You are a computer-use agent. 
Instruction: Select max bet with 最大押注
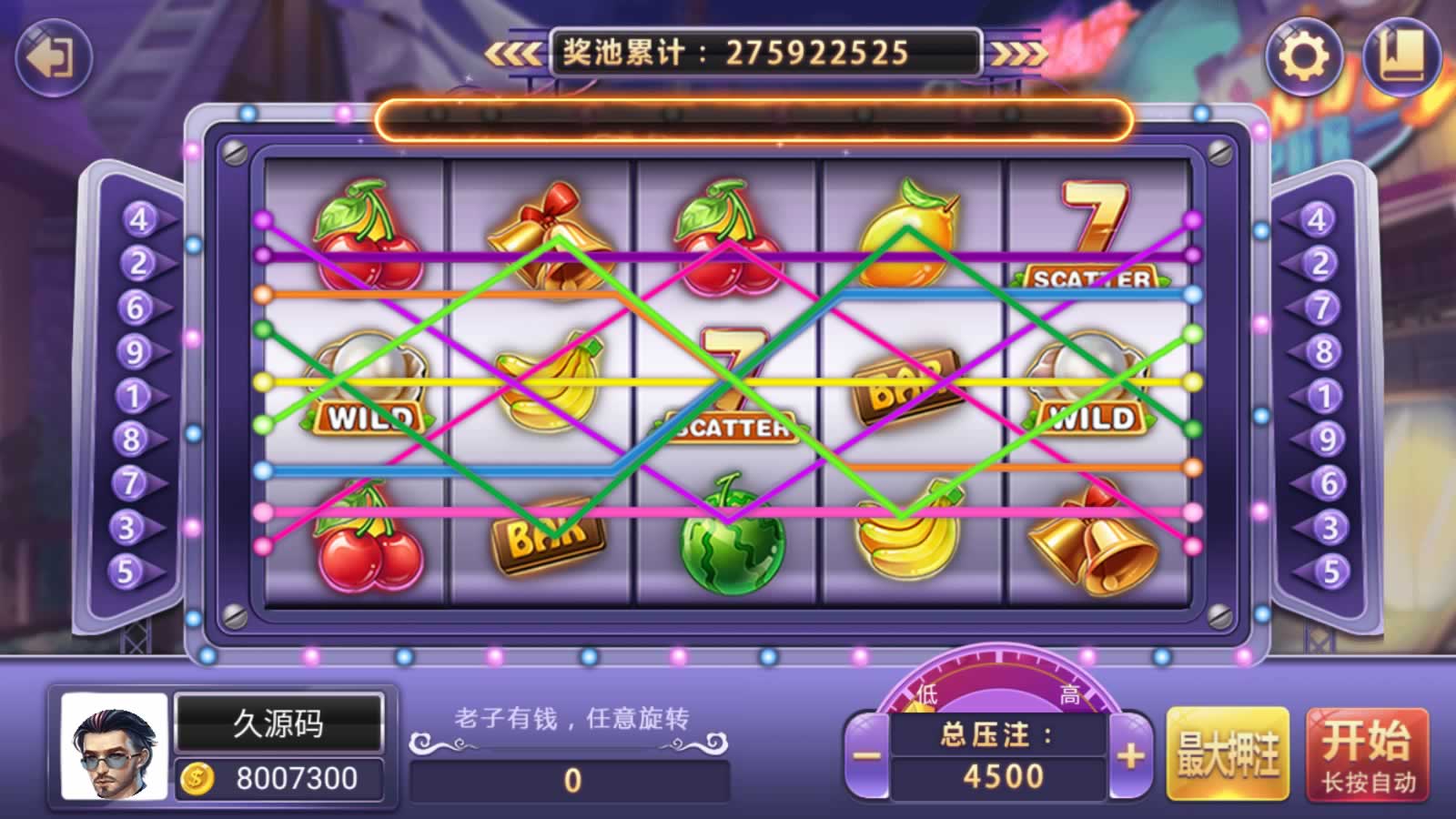coord(1228,755)
